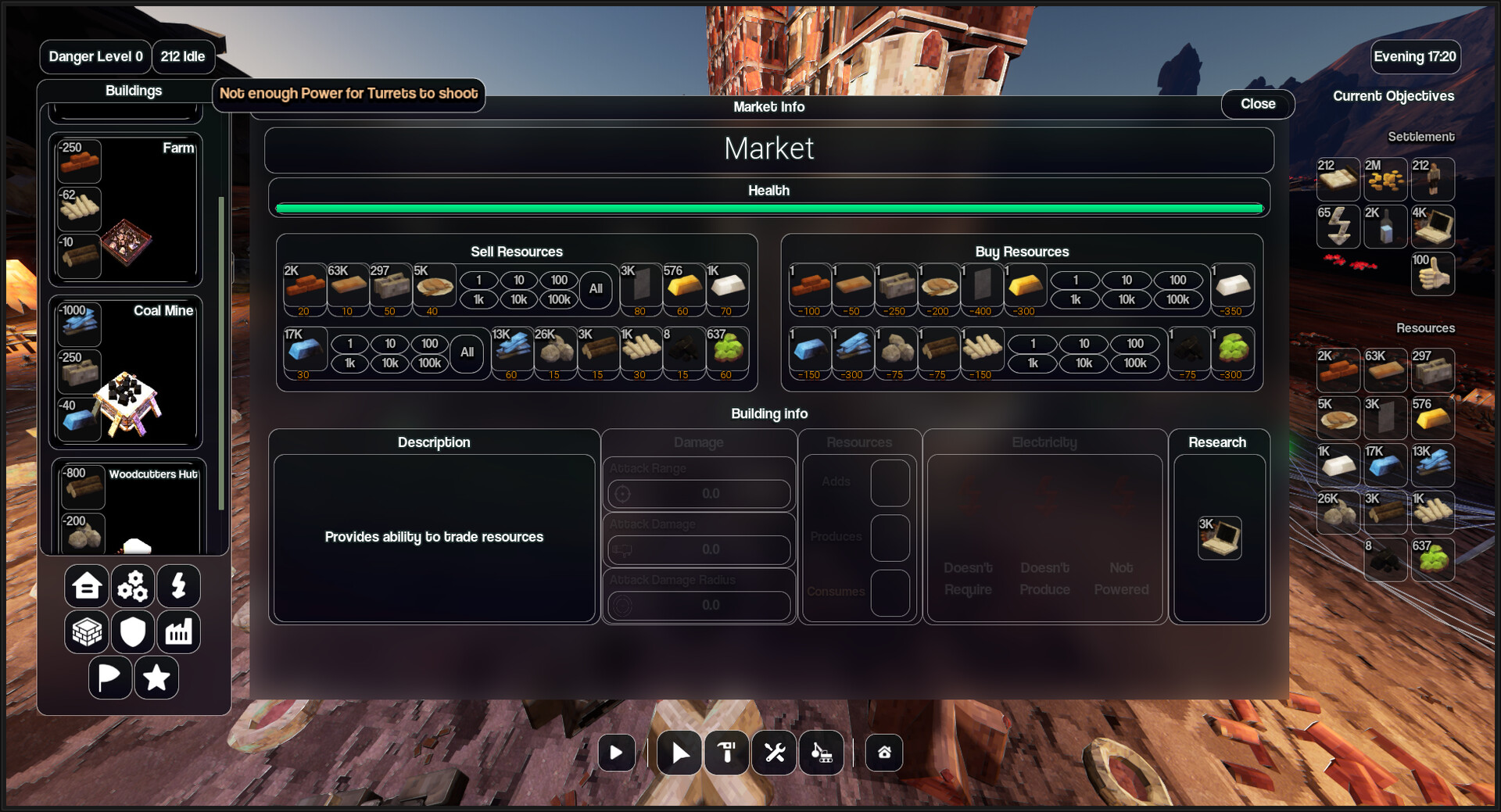Image resolution: width=1501 pixels, height=812 pixels.
Task: Open the flag category
Action: pos(109,678)
